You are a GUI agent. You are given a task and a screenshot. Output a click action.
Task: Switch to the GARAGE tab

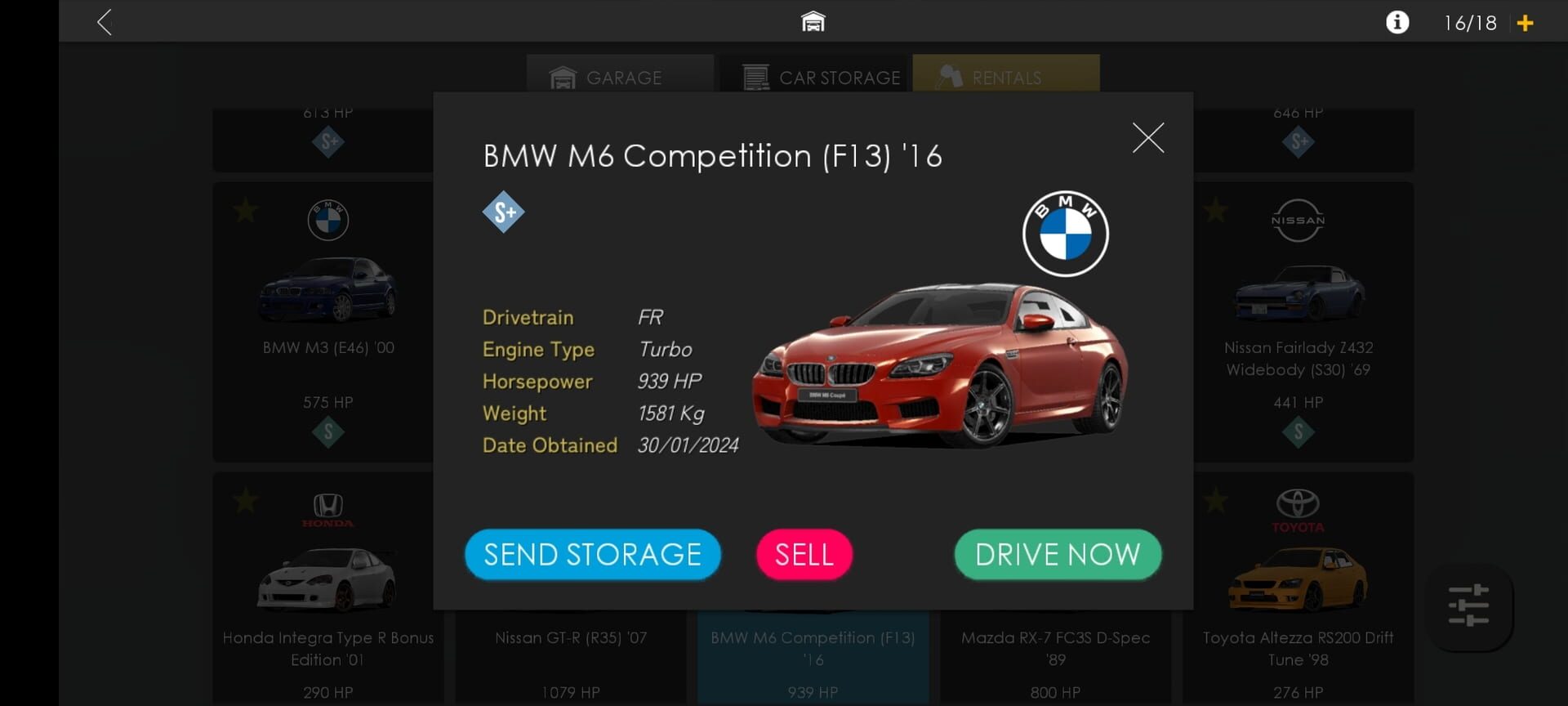(621, 78)
